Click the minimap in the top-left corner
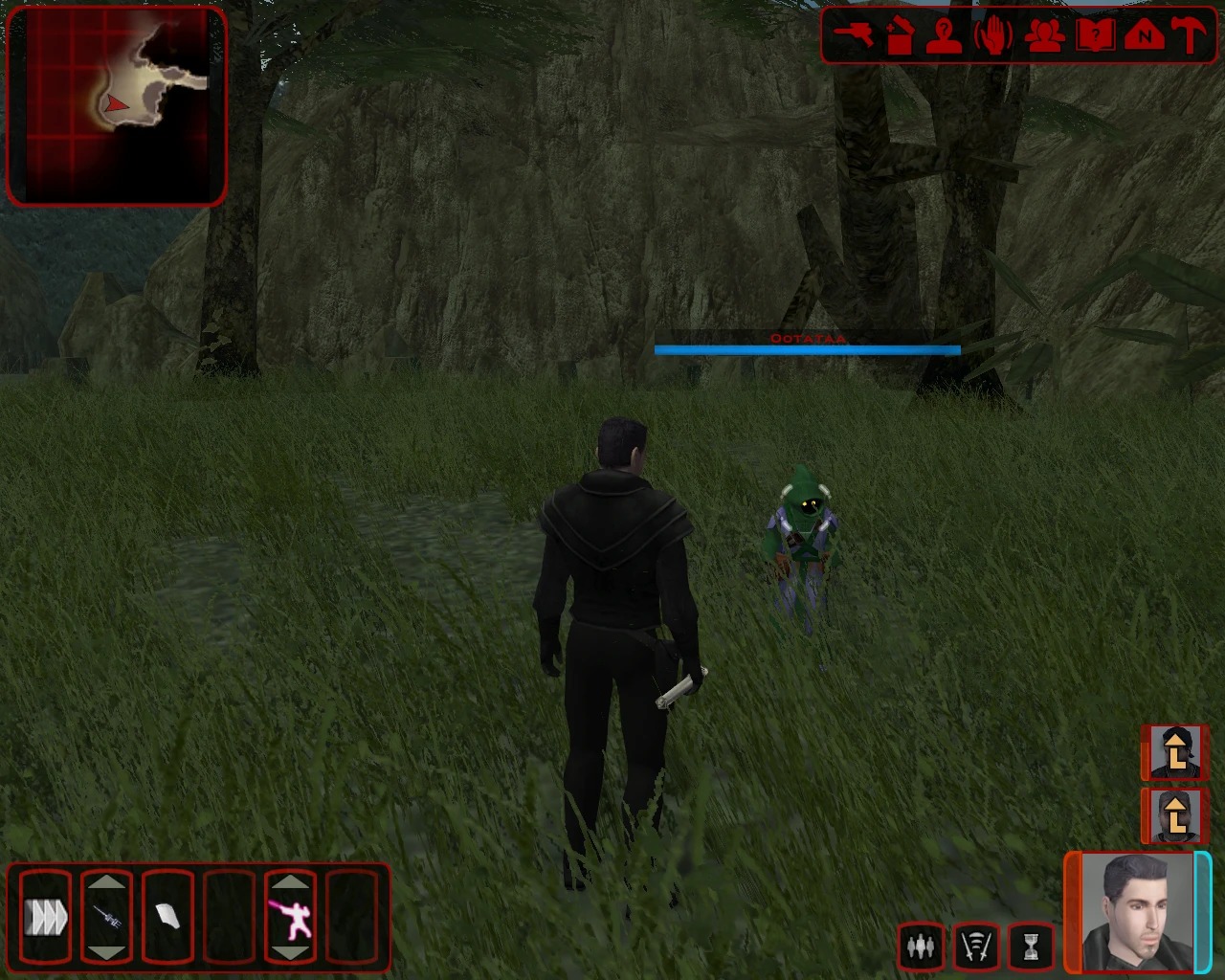Image resolution: width=1225 pixels, height=980 pixels. point(115,103)
